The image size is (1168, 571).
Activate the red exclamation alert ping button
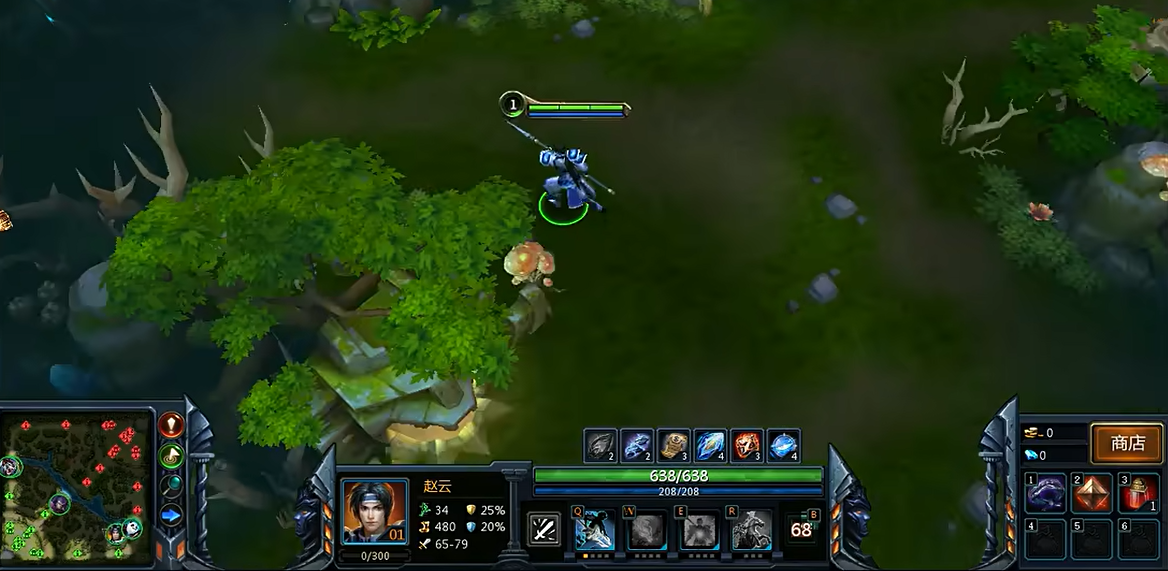point(172,426)
